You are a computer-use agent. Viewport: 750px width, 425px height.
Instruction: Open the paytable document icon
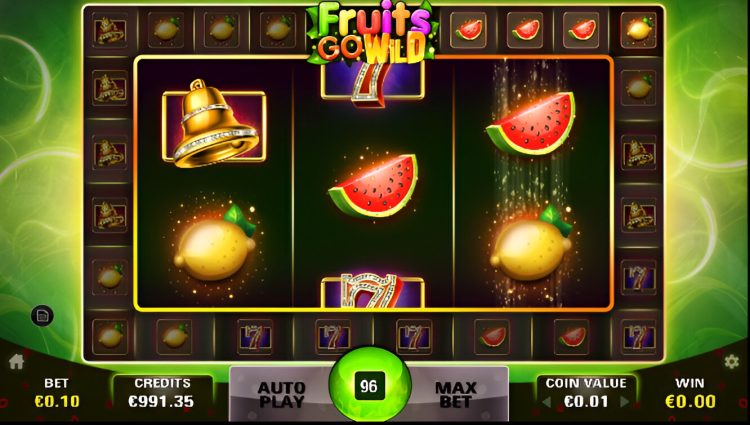[42, 316]
